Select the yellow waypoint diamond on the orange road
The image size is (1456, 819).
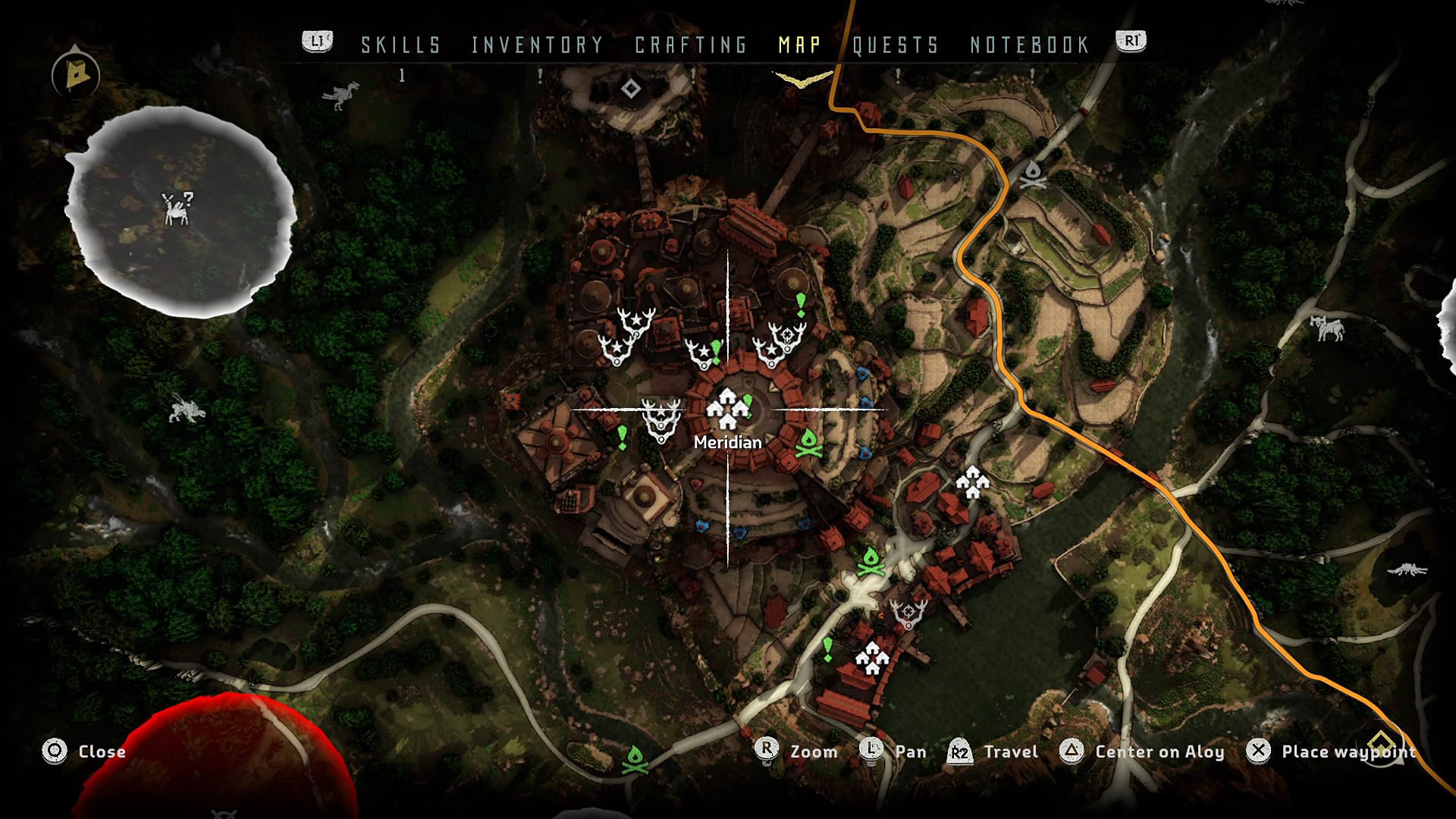click(1381, 741)
